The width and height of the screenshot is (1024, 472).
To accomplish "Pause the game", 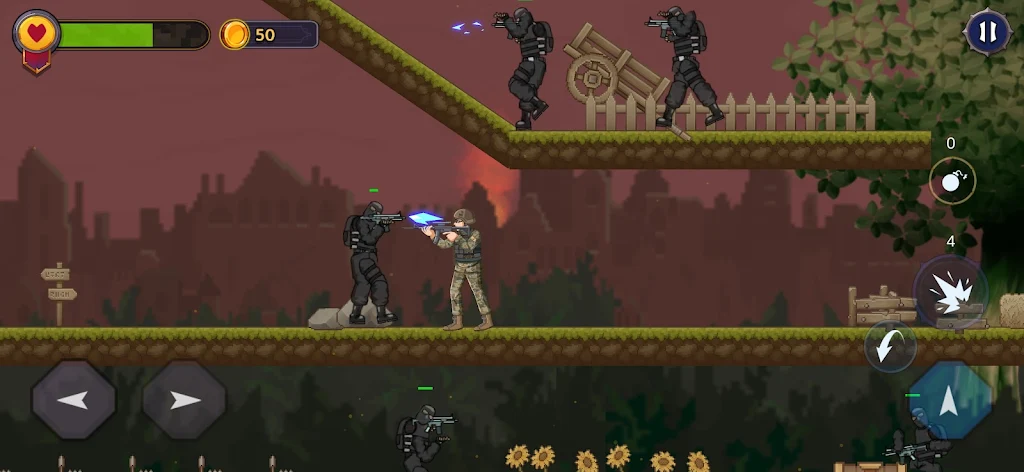I will coord(986,32).
